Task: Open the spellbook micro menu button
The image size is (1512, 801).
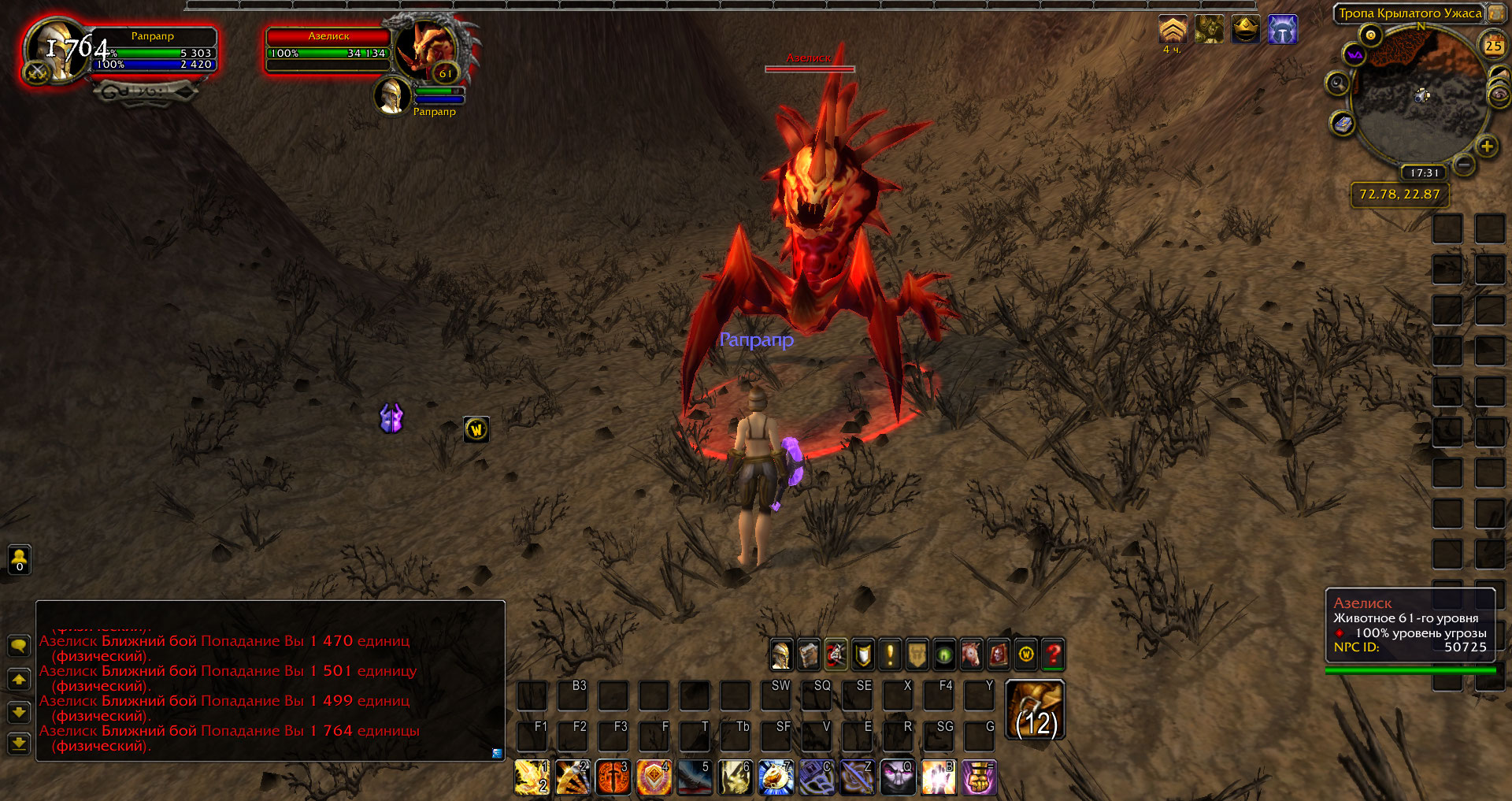Action: click(809, 655)
